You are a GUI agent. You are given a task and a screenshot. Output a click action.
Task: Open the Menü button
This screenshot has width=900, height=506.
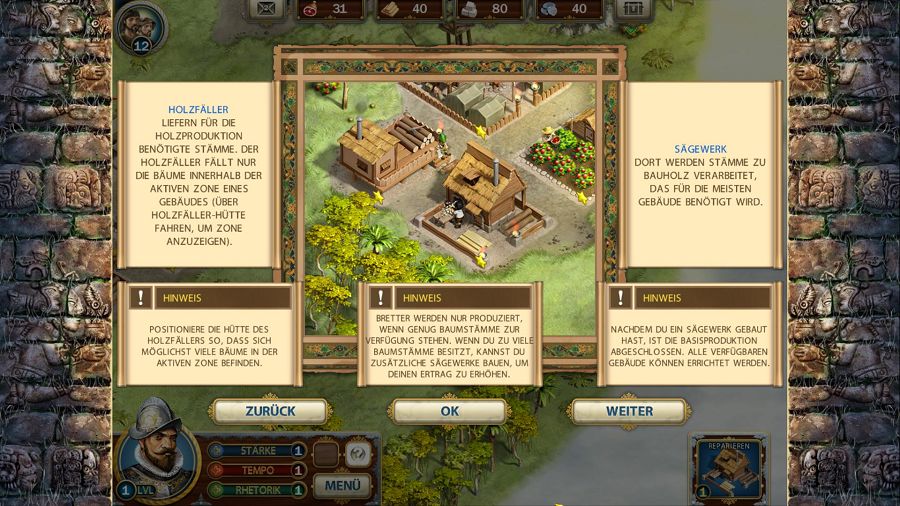point(342,486)
